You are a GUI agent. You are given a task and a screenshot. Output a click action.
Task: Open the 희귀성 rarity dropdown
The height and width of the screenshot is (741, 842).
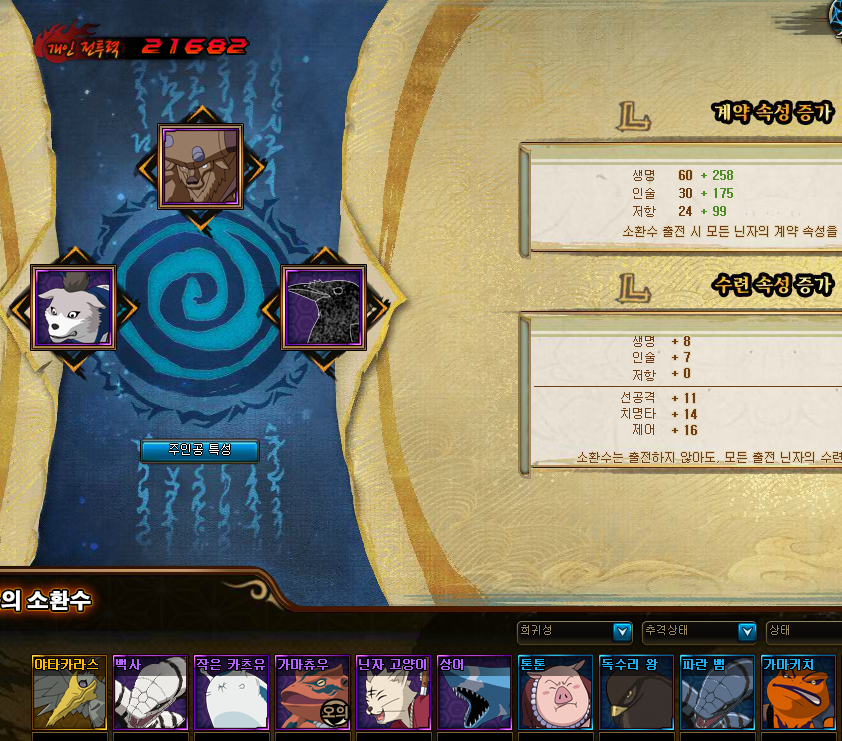coord(574,632)
